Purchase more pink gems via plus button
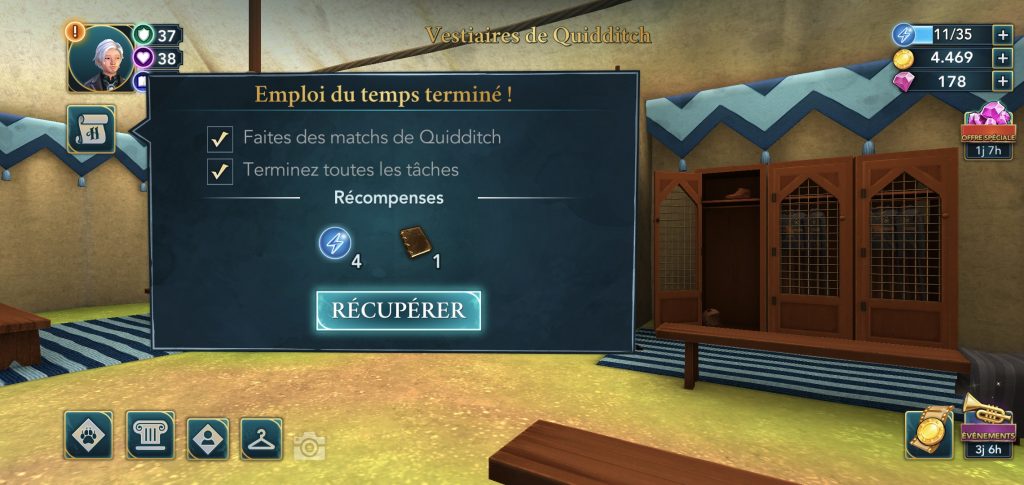The width and height of the screenshot is (1024, 485). tap(1003, 82)
